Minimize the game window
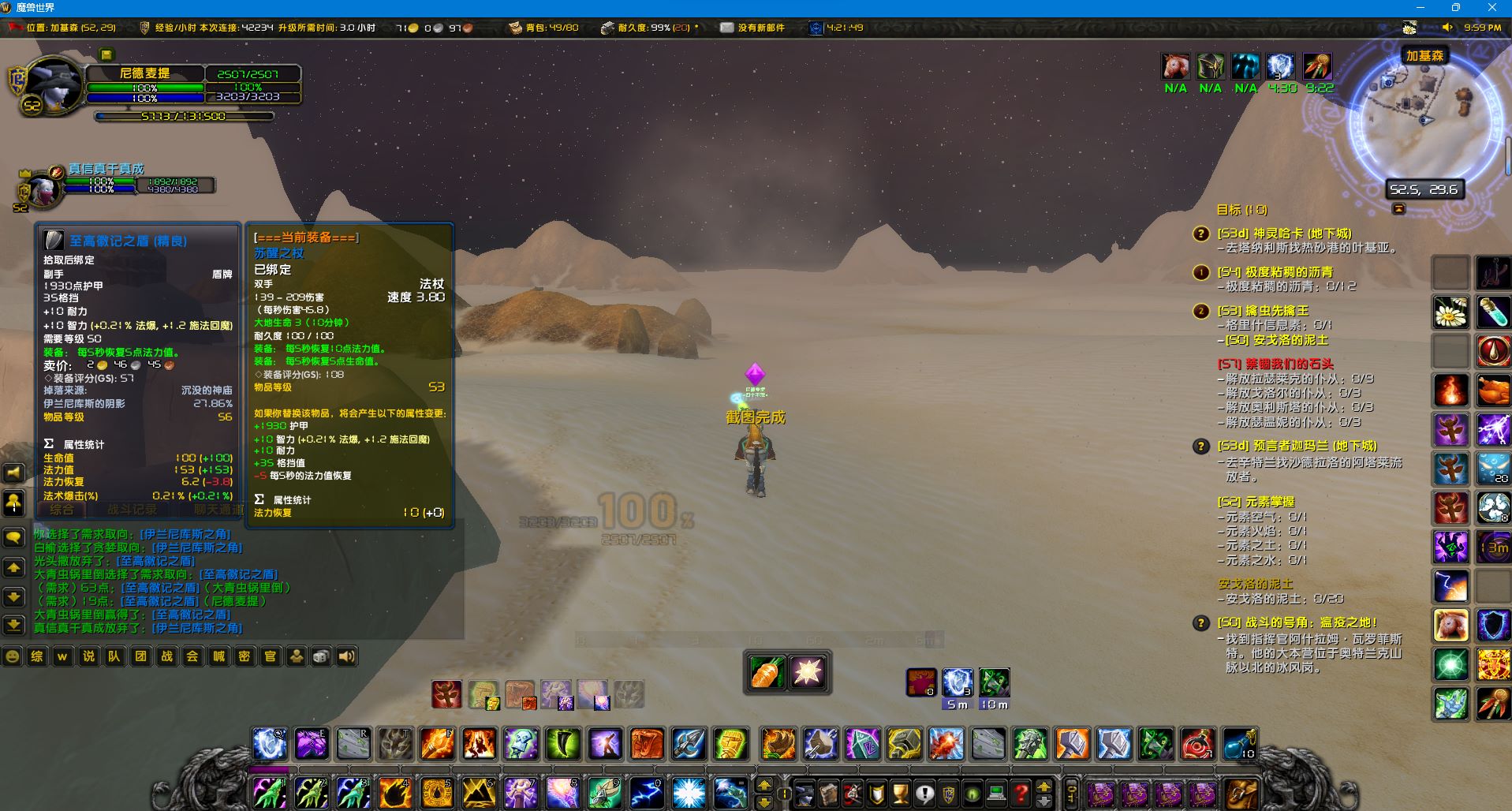 coord(1421,8)
